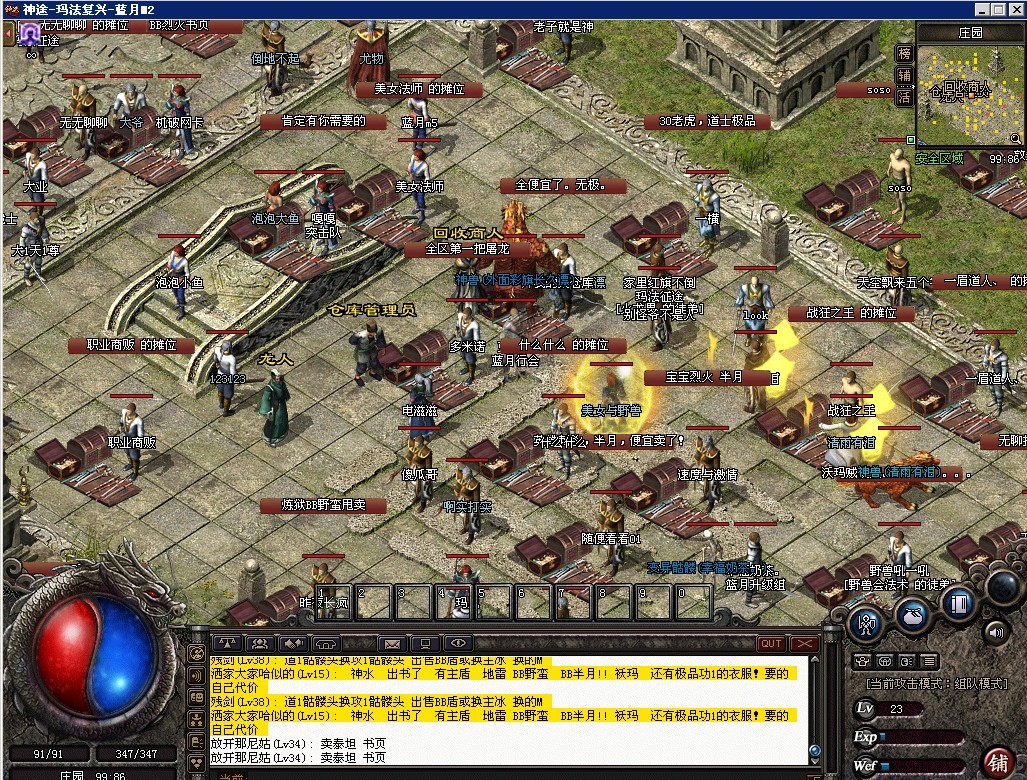
Task: Toggle the speaker sound button
Action: [996, 632]
